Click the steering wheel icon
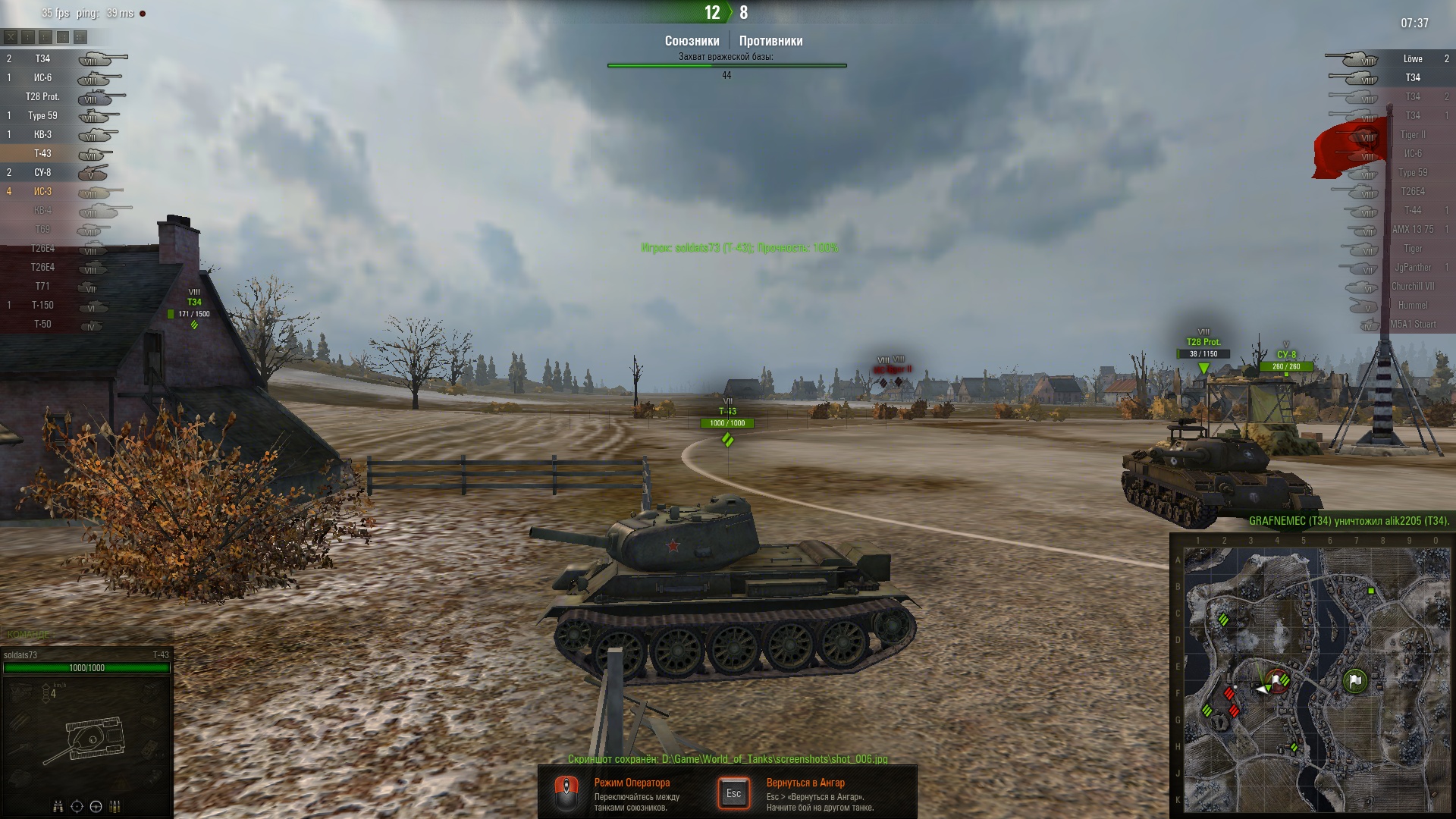The image size is (1456, 819). 96,806
